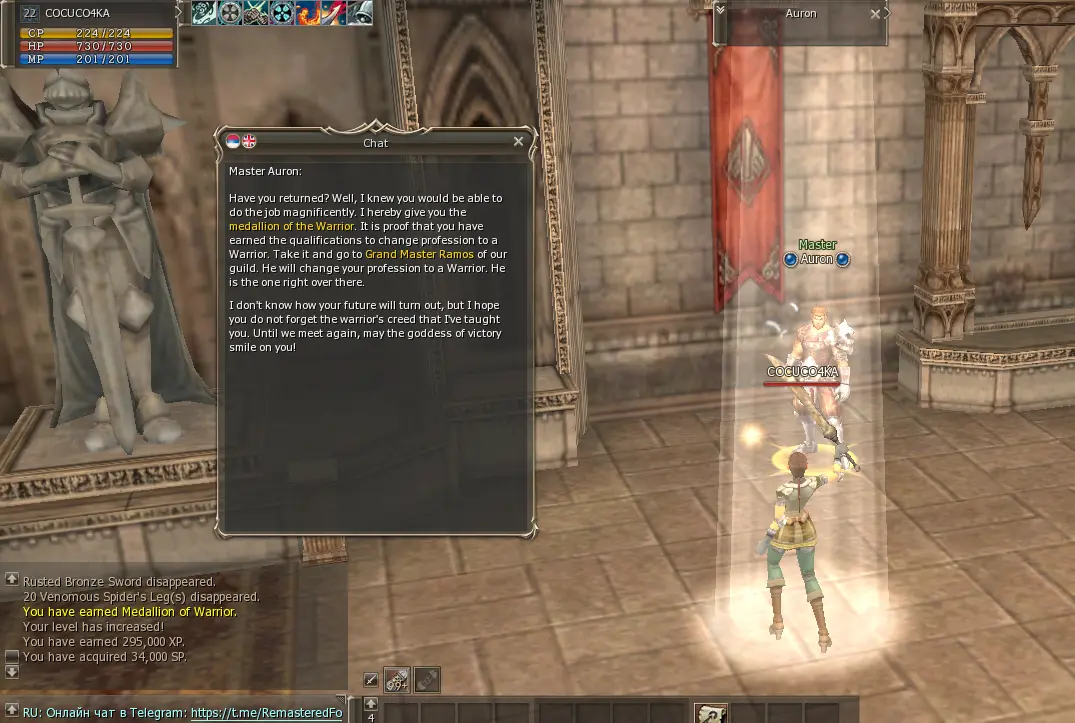Close the Chat dialogue window
This screenshot has height=723, width=1075.
click(518, 142)
